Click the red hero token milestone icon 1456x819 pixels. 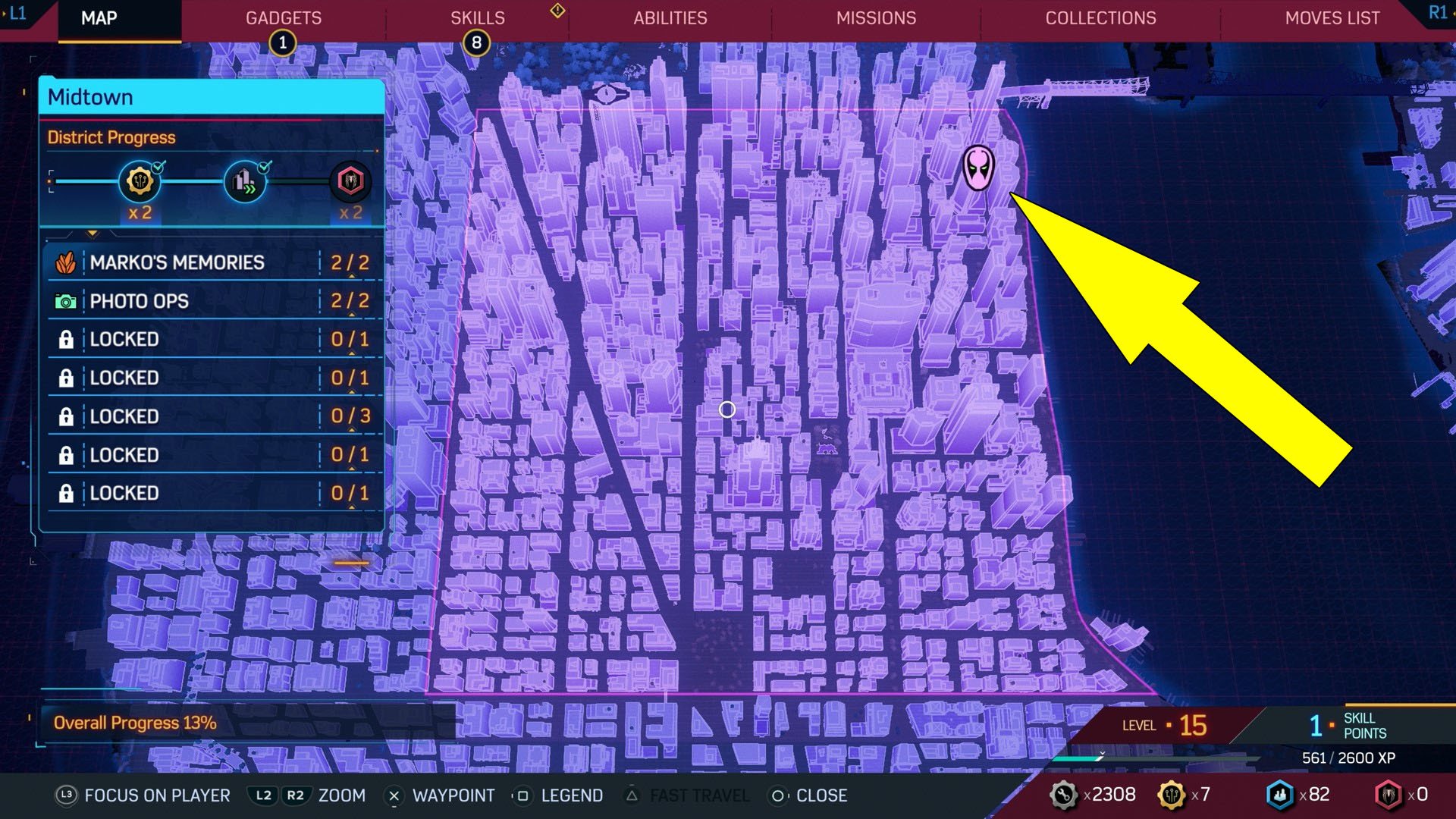tap(350, 180)
